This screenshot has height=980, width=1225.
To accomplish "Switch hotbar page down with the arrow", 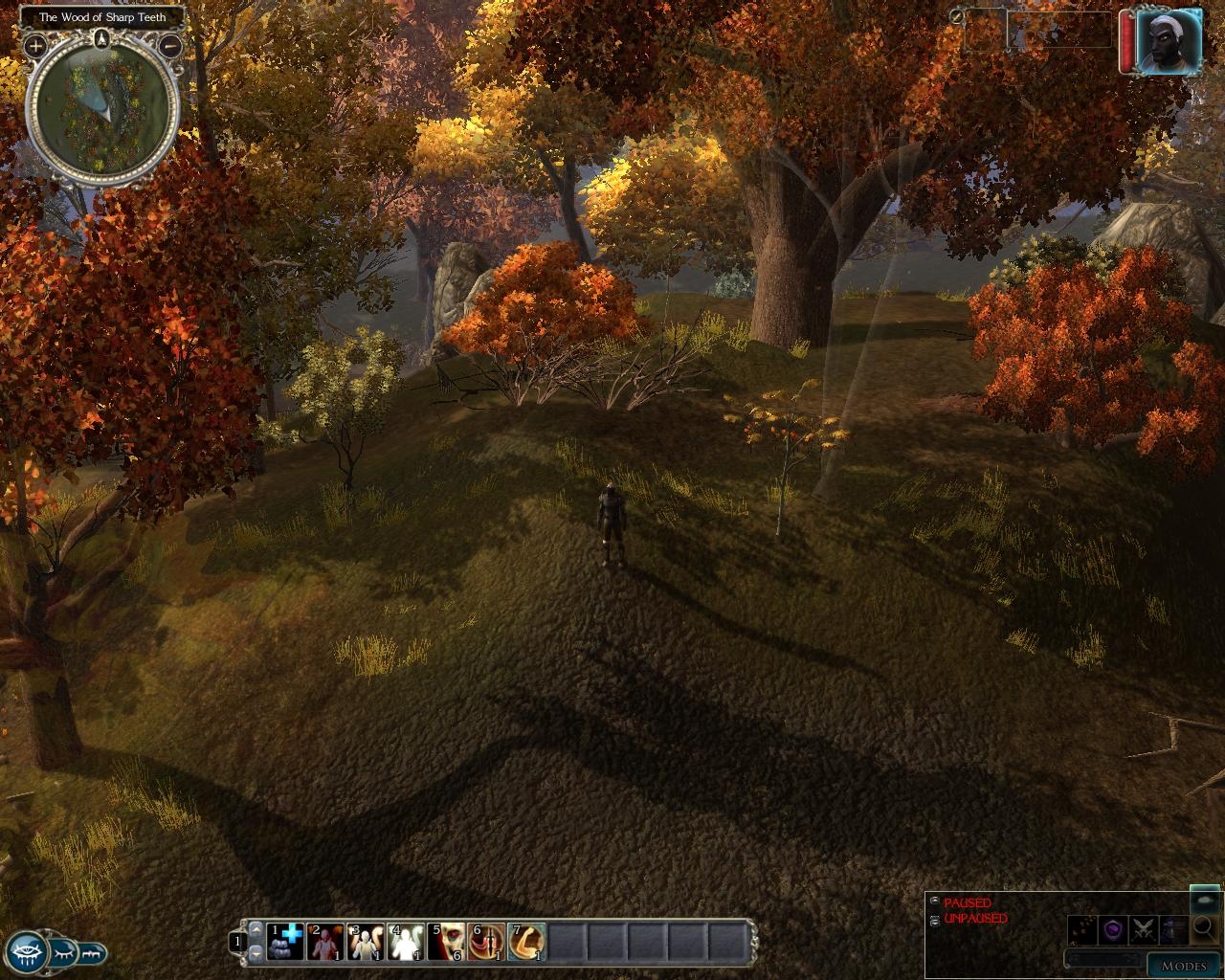I will point(256,952).
